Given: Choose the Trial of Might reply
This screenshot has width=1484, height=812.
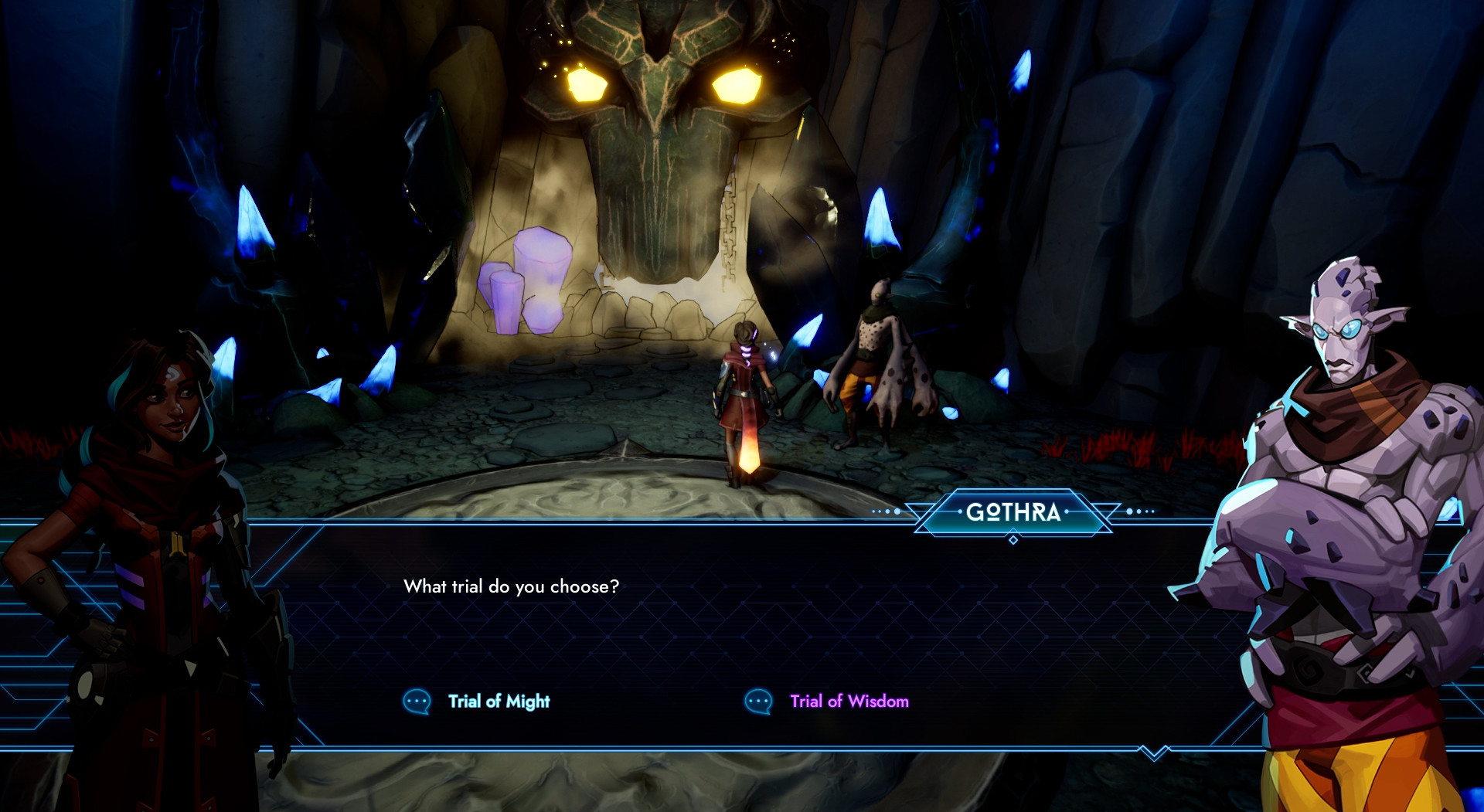Looking at the screenshot, I should click(499, 702).
